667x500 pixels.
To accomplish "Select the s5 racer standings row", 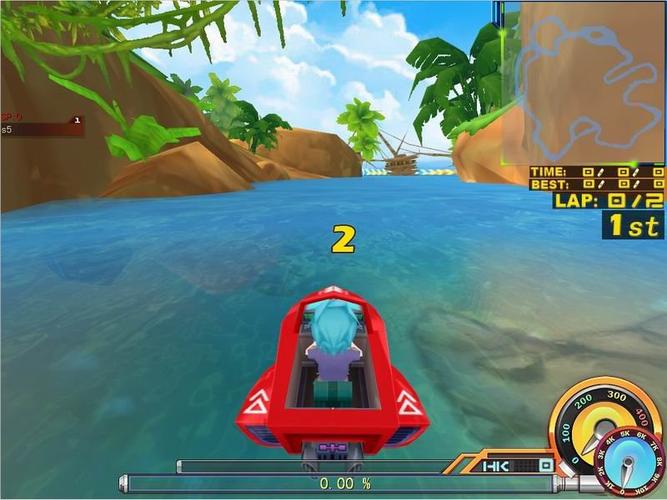I will (x=40, y=129).
